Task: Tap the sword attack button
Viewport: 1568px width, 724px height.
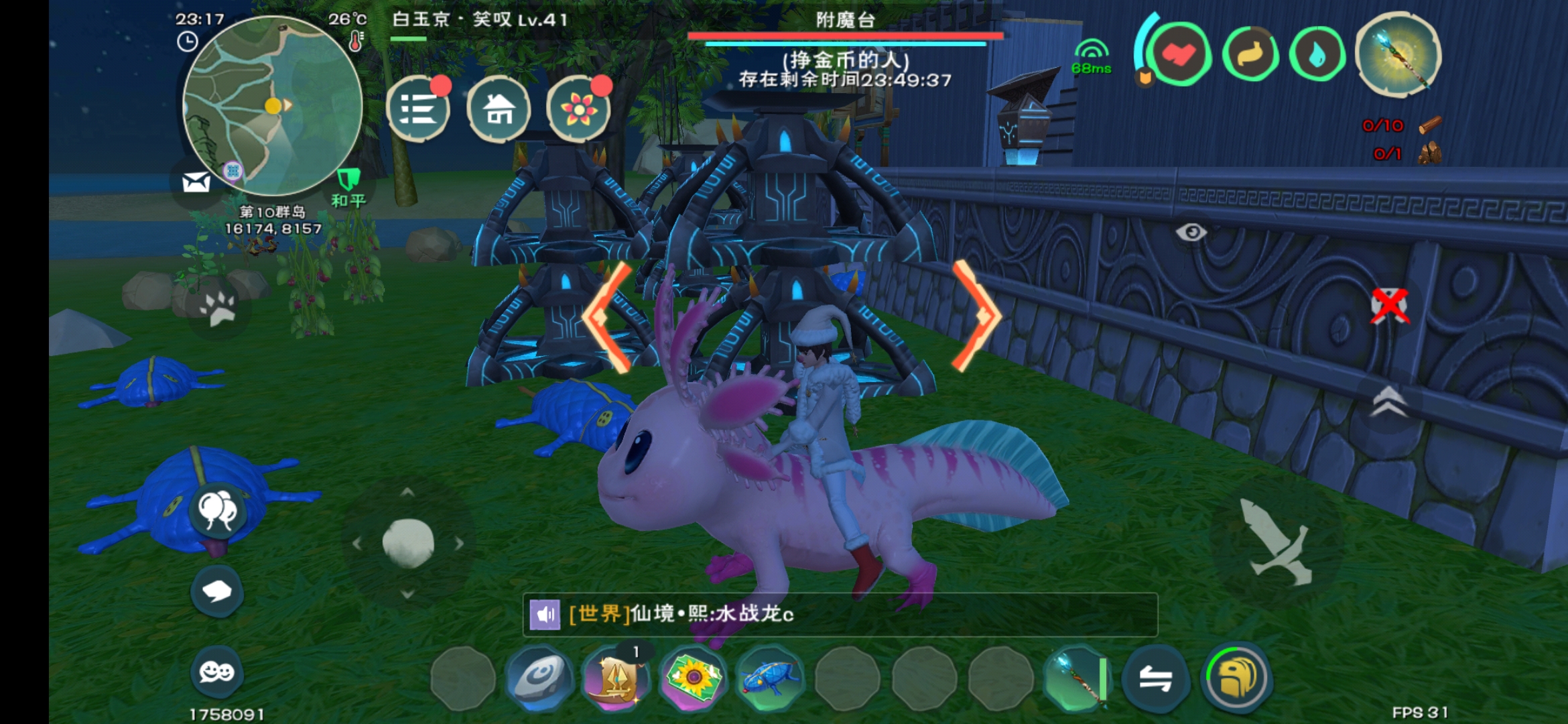Action: [x=1277, y=544]
